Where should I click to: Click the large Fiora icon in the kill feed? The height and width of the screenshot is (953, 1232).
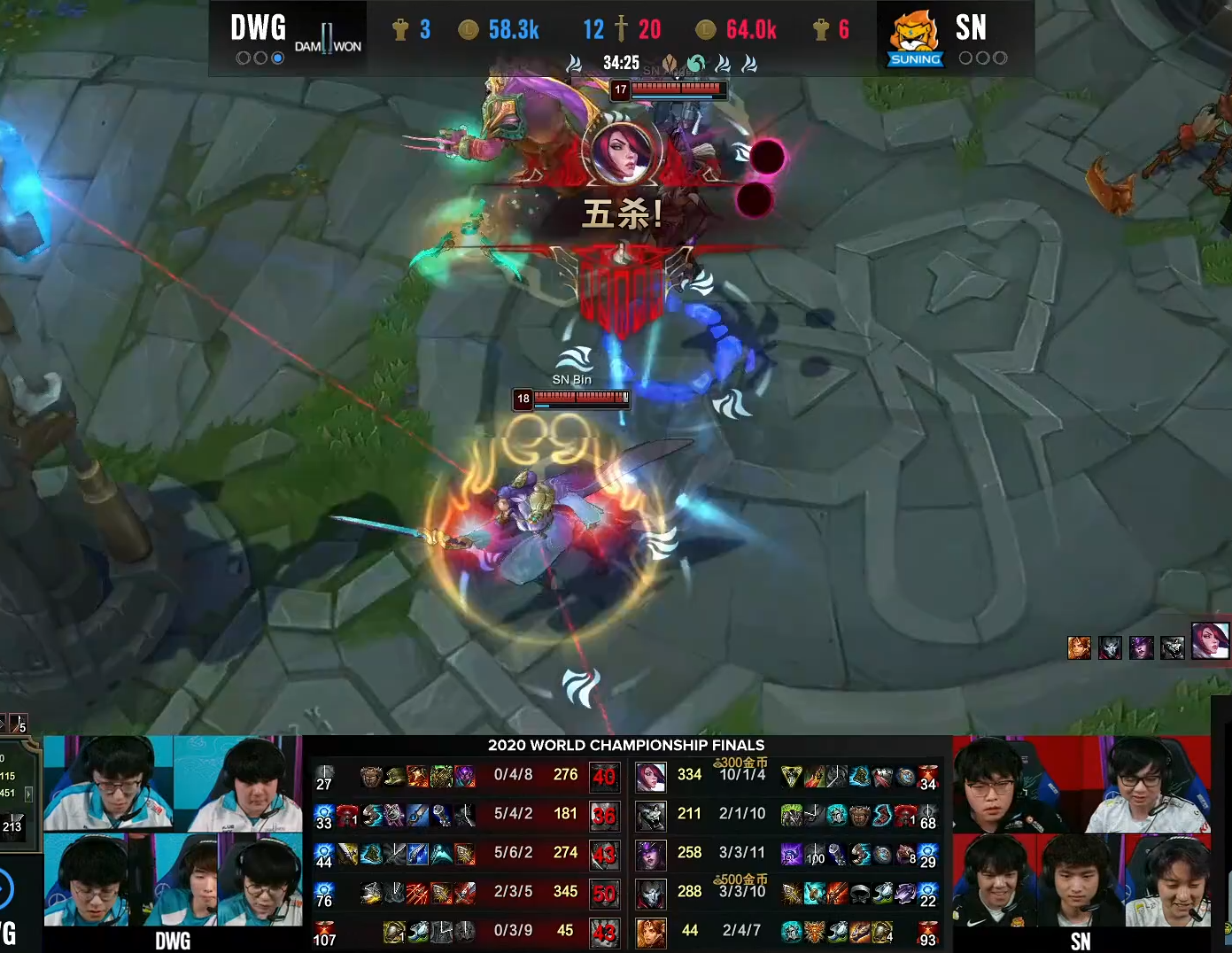[1210, 640]
